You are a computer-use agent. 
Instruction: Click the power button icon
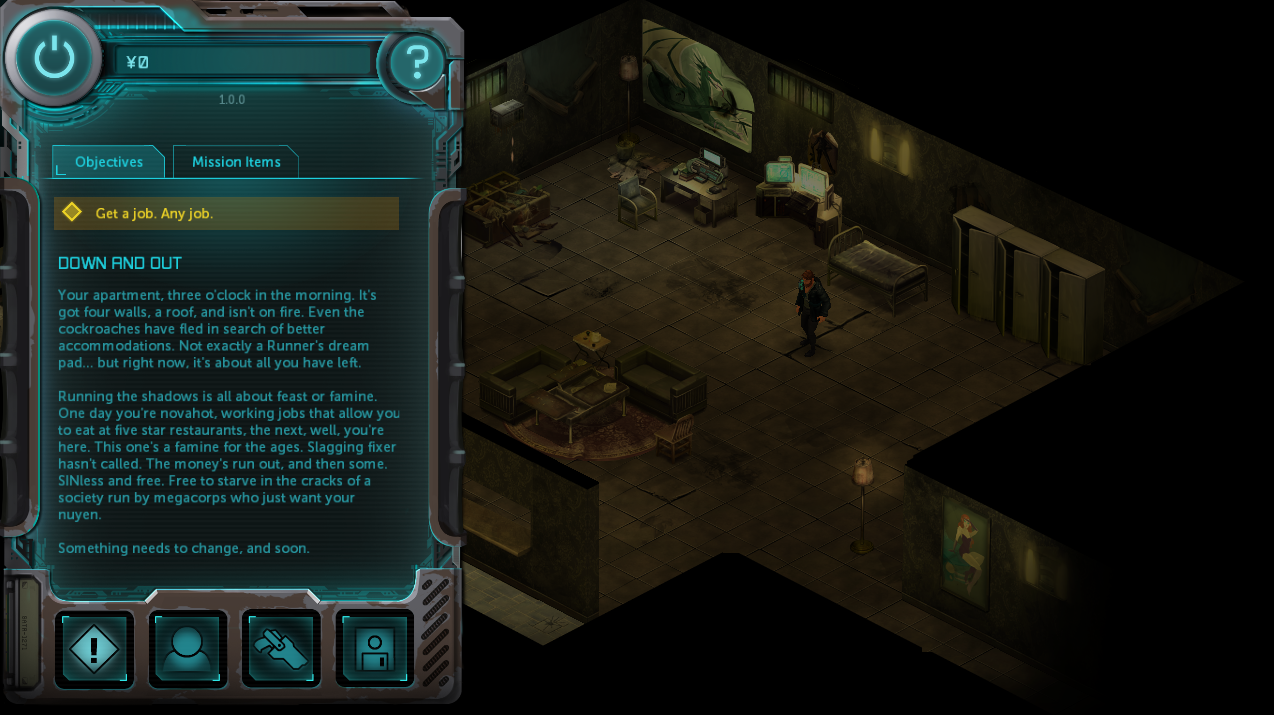[x=54, y=58]
